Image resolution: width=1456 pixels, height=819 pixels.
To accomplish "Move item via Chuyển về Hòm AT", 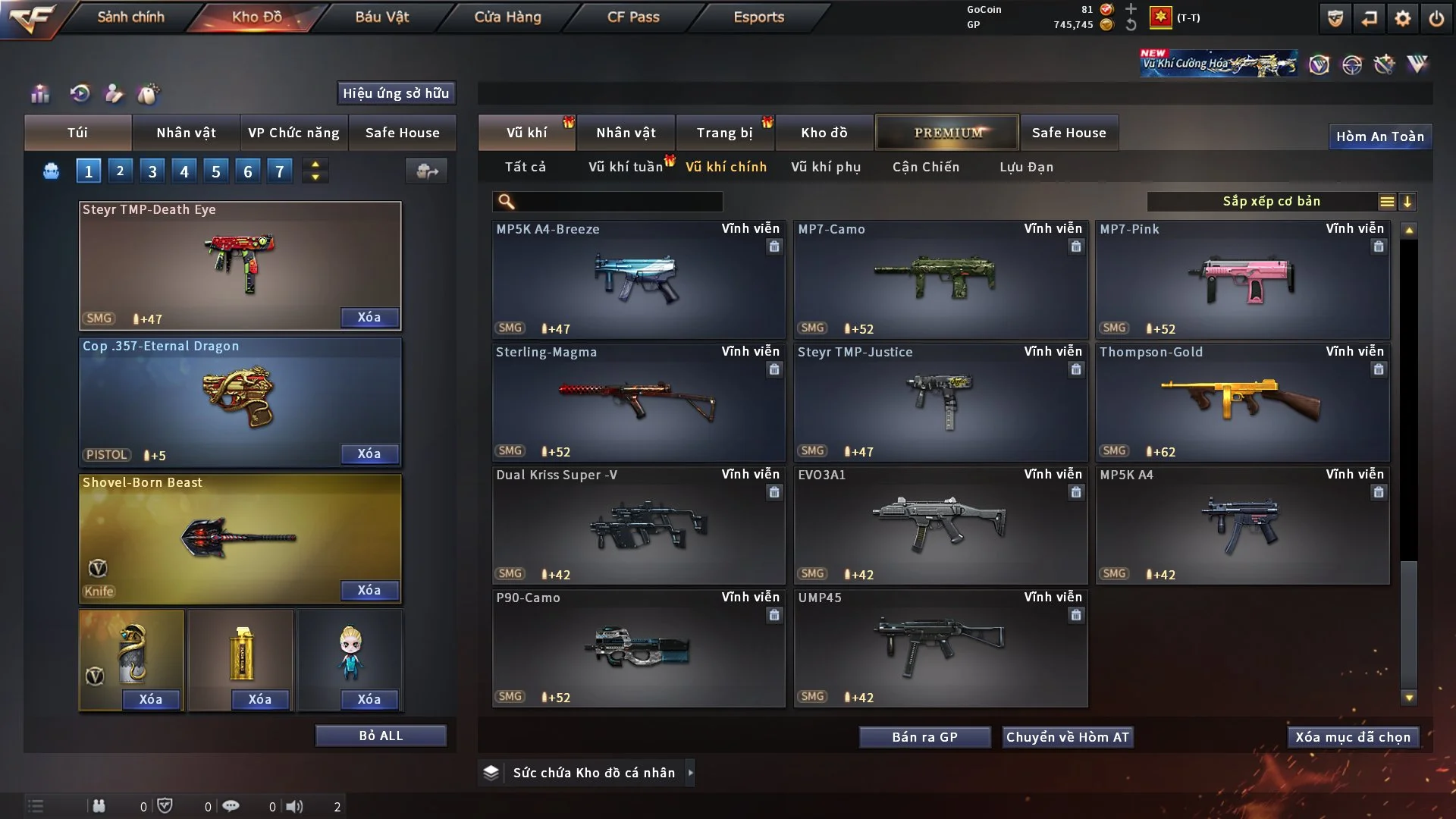I will 1067,737.
